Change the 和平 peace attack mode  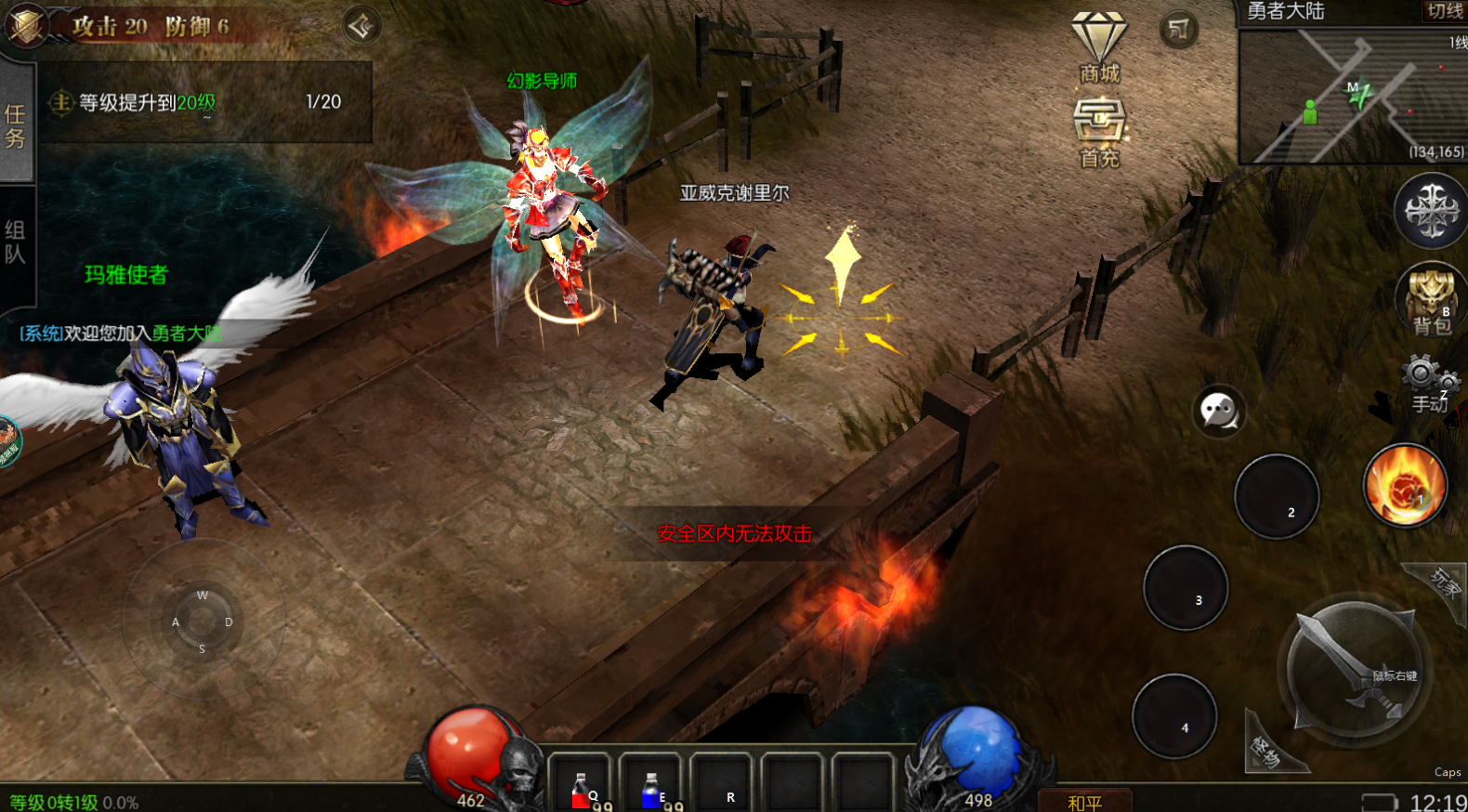1084,801
